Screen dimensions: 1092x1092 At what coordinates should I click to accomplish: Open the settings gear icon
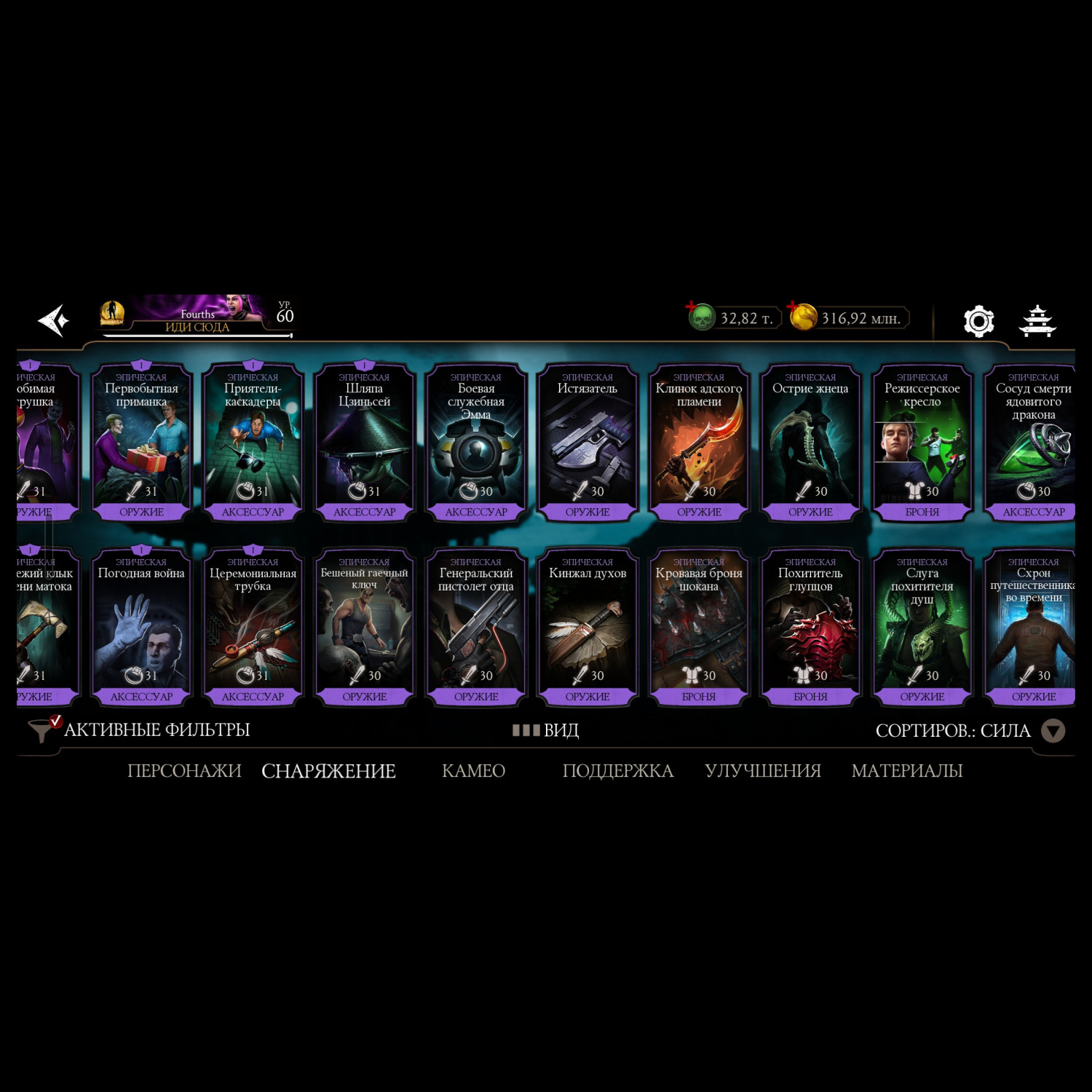point(978,321)
